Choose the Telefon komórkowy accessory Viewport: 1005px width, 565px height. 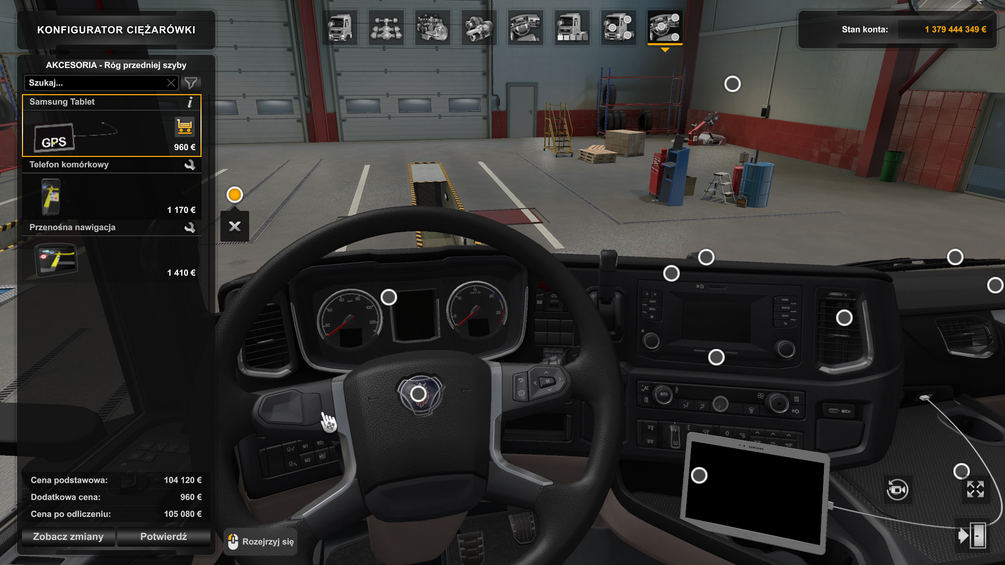[111, 195]
